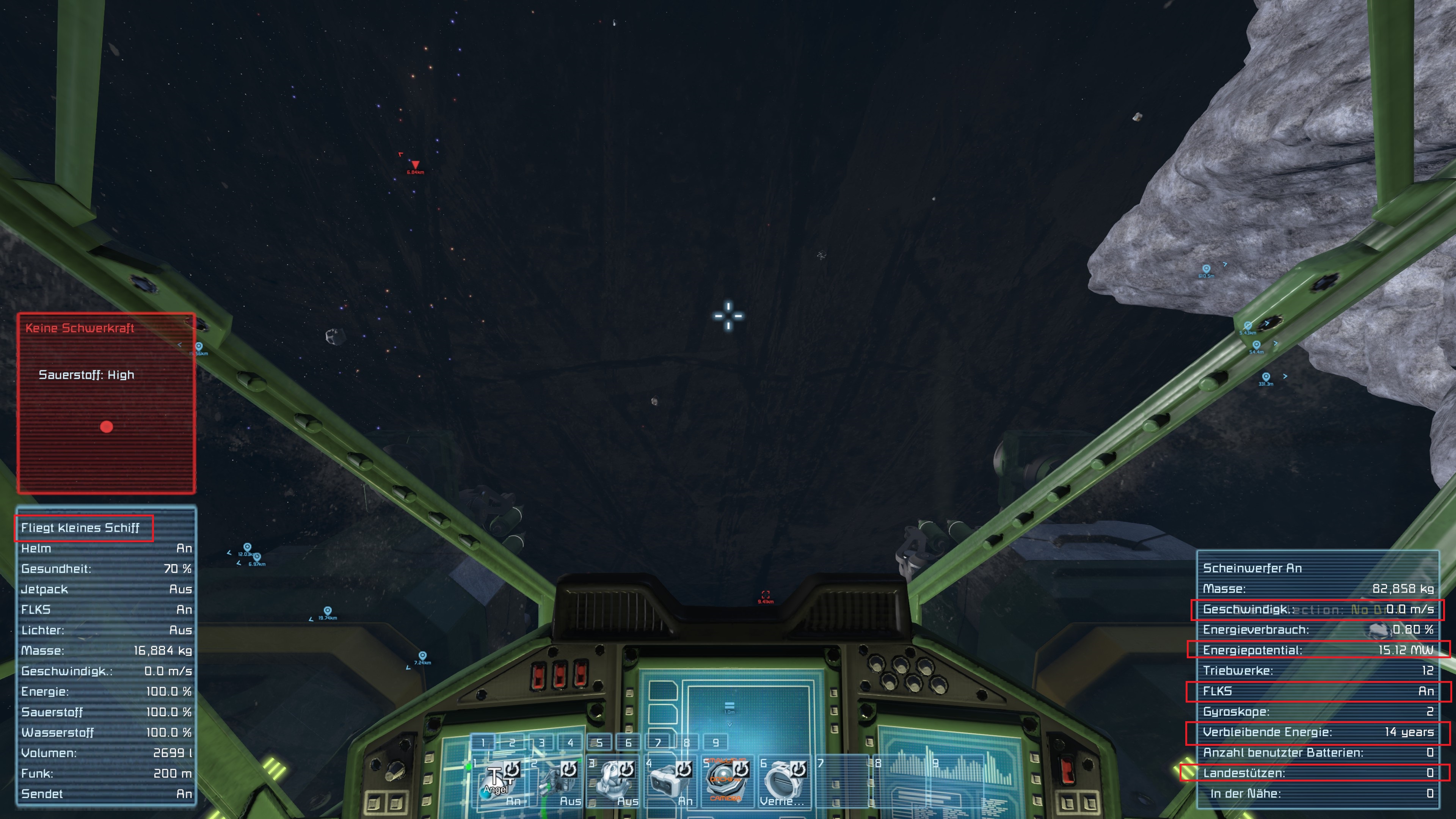The image size is (1456, 819).
Task: Switch to toolbar page 1
Action: tap(483, 743)
